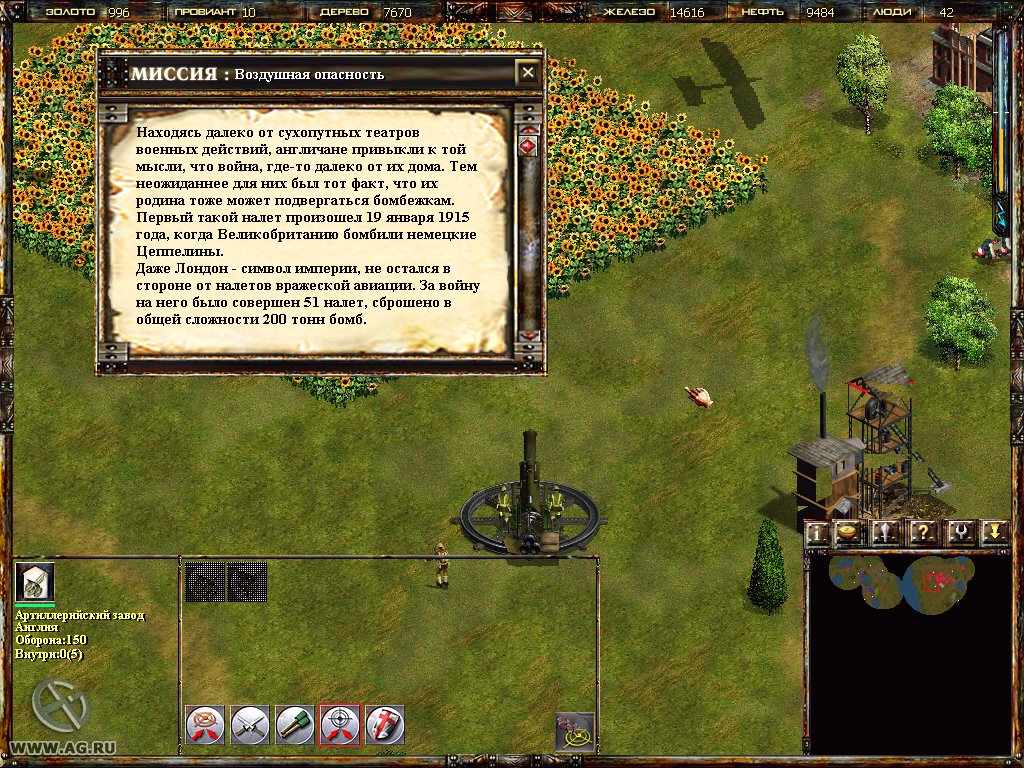Open the gold bowl resources button

[849, 533]
